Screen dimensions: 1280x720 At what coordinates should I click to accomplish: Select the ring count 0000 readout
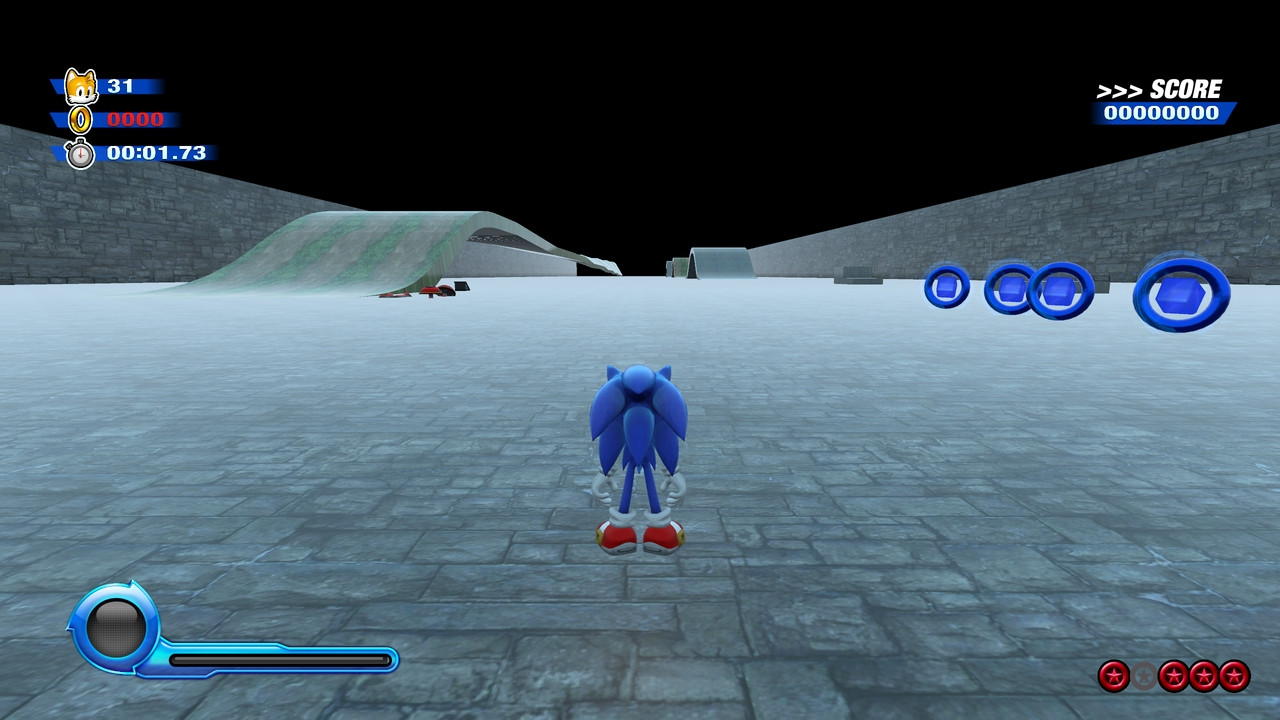(x=135, y=119)
